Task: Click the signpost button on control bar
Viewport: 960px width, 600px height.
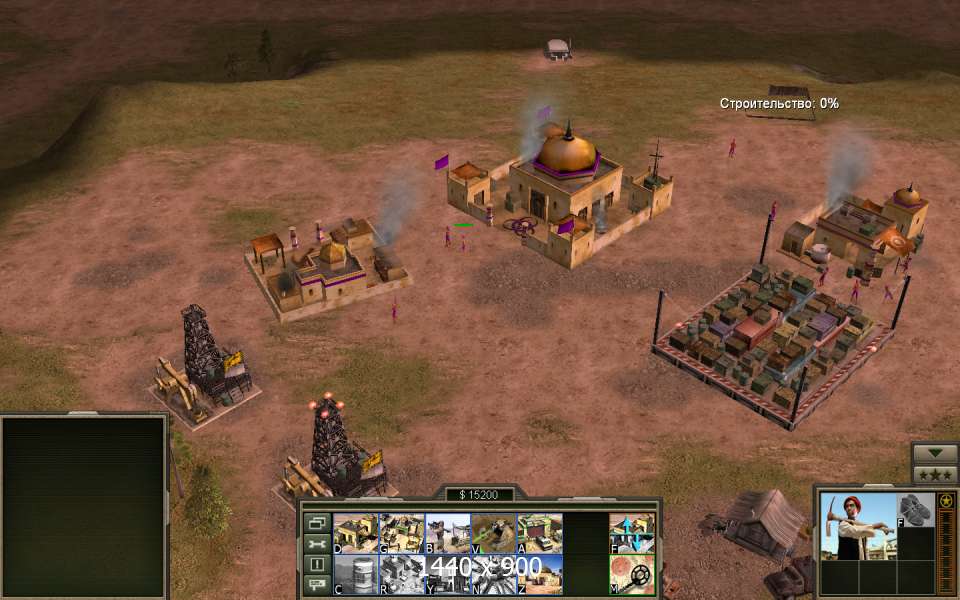Action: click(x=317, y=584)
